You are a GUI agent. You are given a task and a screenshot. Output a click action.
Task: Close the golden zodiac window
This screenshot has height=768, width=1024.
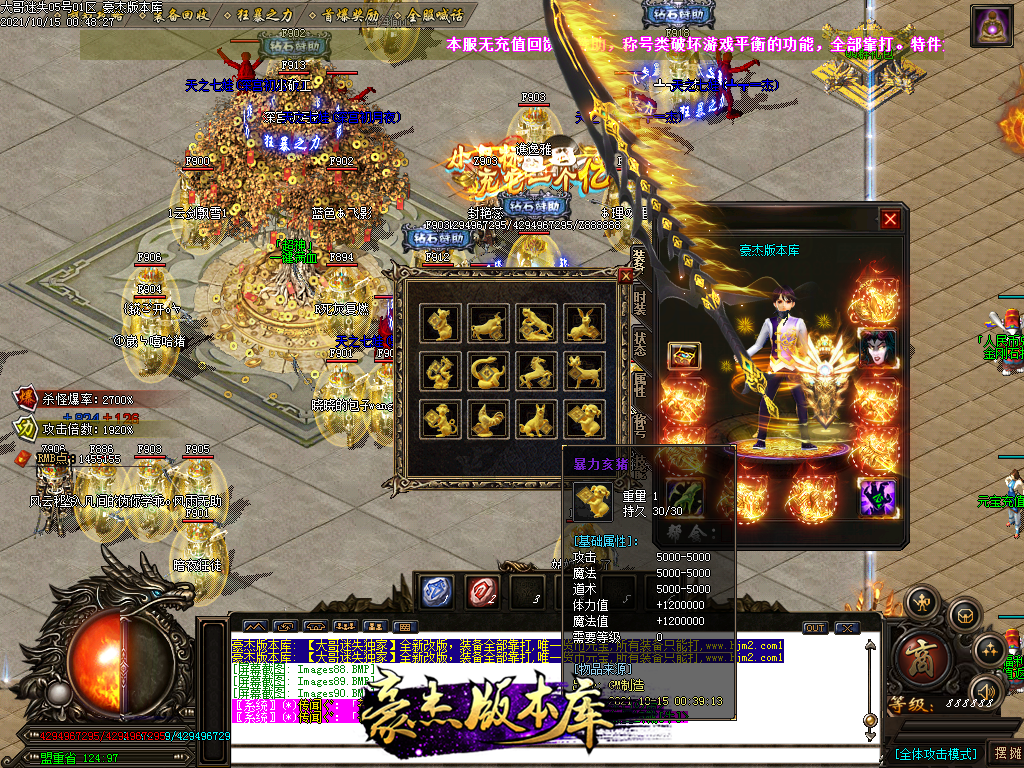(626, 276)
